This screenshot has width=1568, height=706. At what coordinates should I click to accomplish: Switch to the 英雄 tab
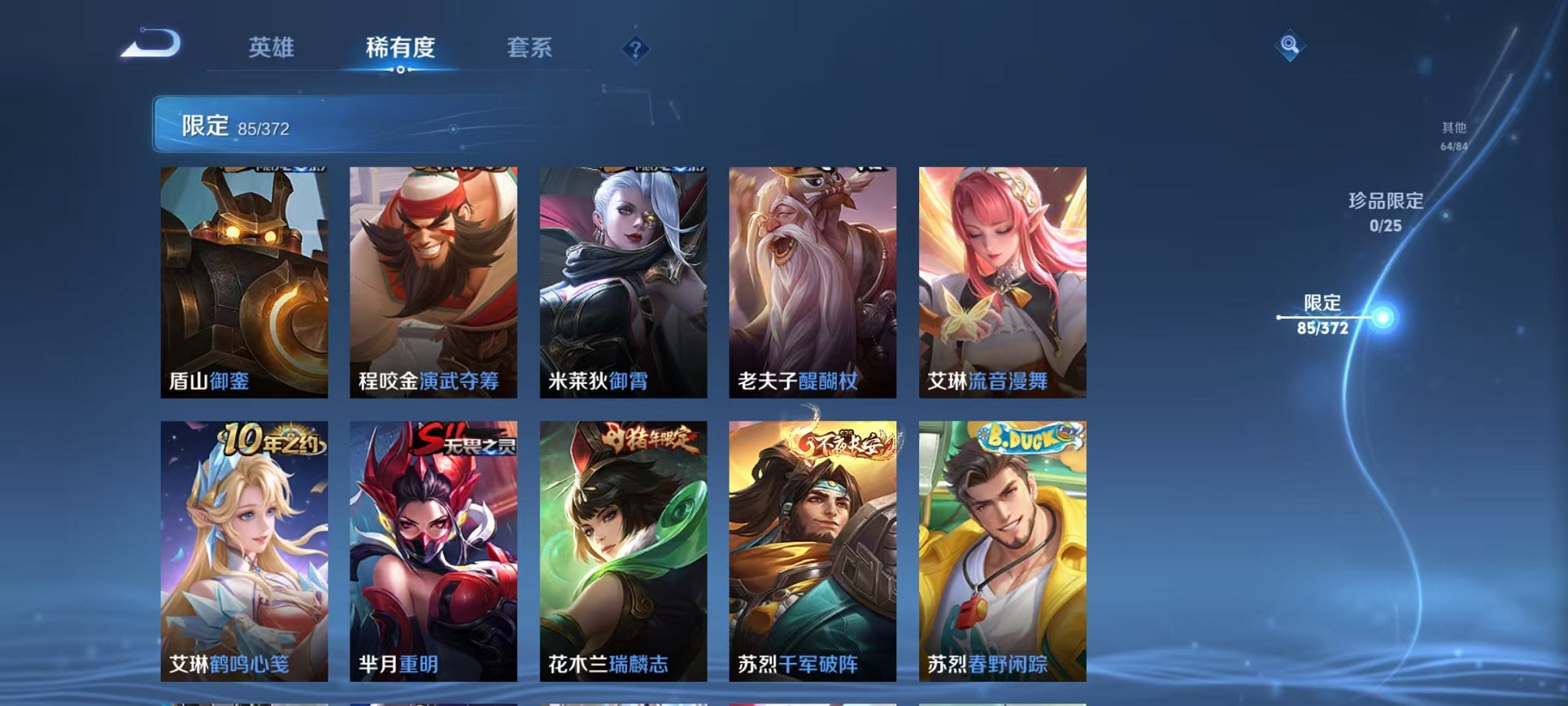pyautogui.click(x=270, y=46)
